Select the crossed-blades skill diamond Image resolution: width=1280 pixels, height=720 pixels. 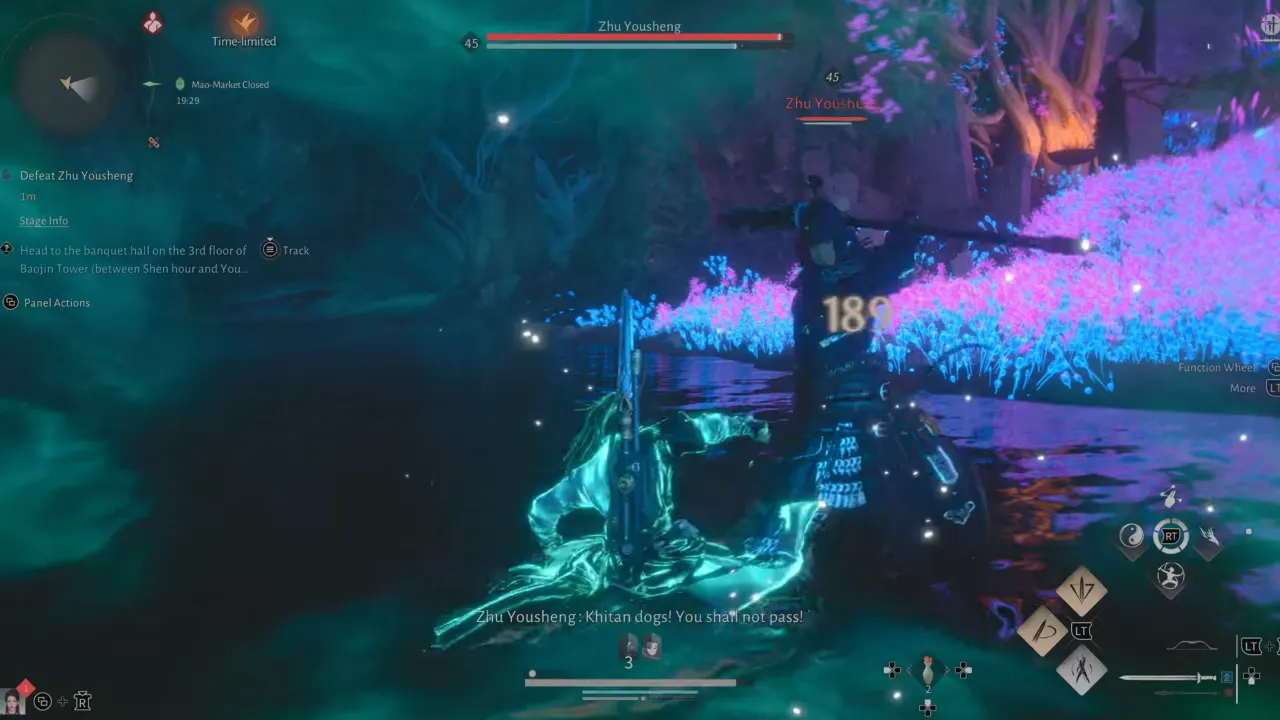1082,670
